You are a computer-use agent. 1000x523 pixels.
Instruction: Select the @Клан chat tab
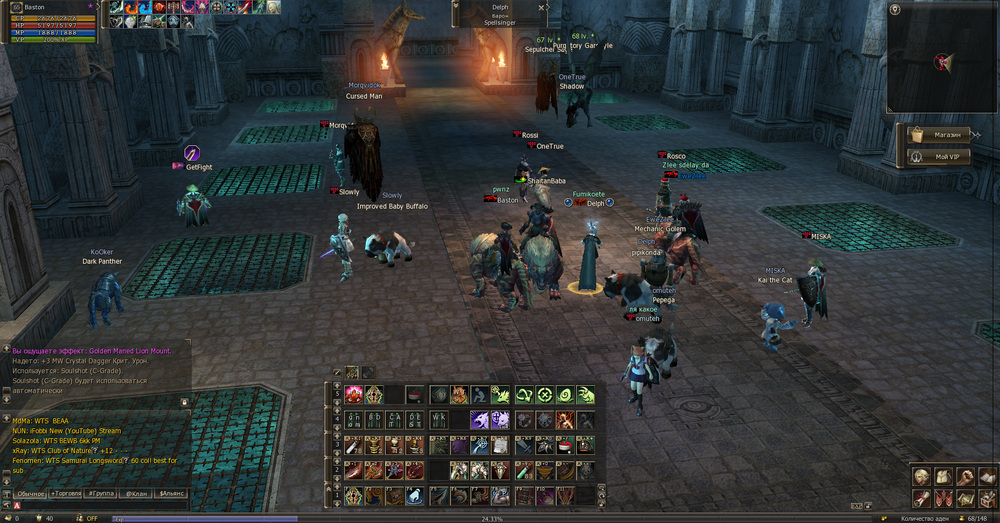click(x=135, y=493)
